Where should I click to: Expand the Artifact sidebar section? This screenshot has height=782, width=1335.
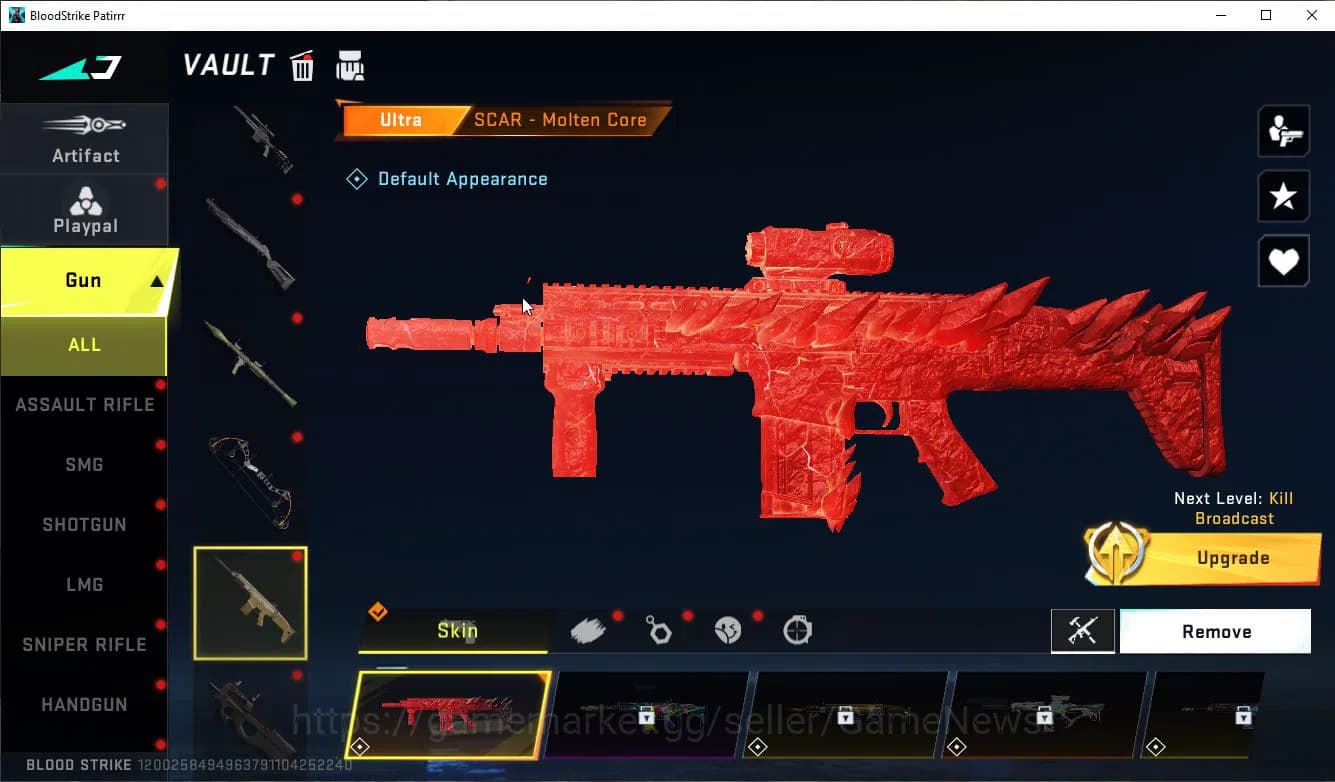pos(85,140)
